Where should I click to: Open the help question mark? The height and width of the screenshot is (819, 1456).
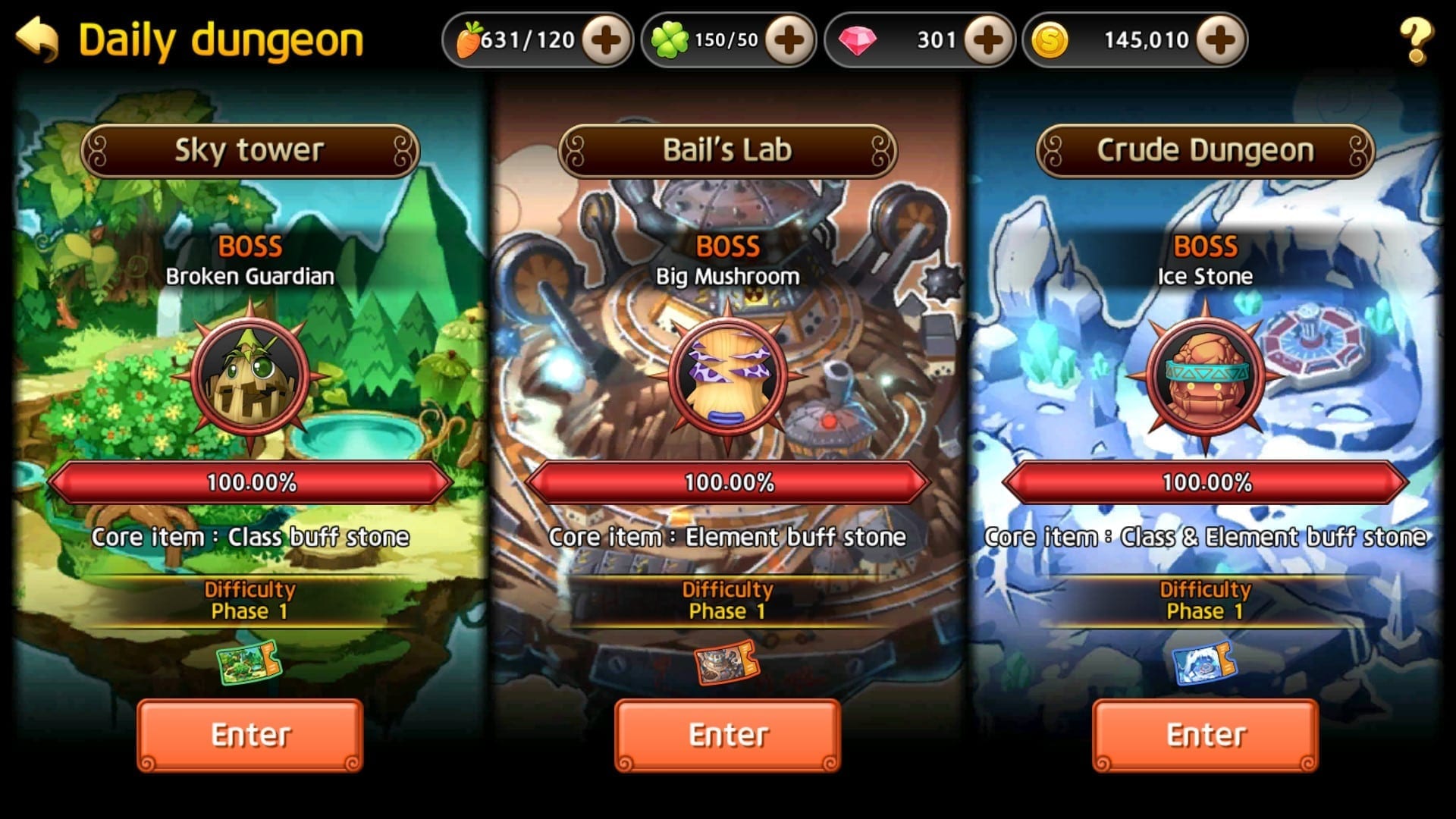click(1415, 41)
